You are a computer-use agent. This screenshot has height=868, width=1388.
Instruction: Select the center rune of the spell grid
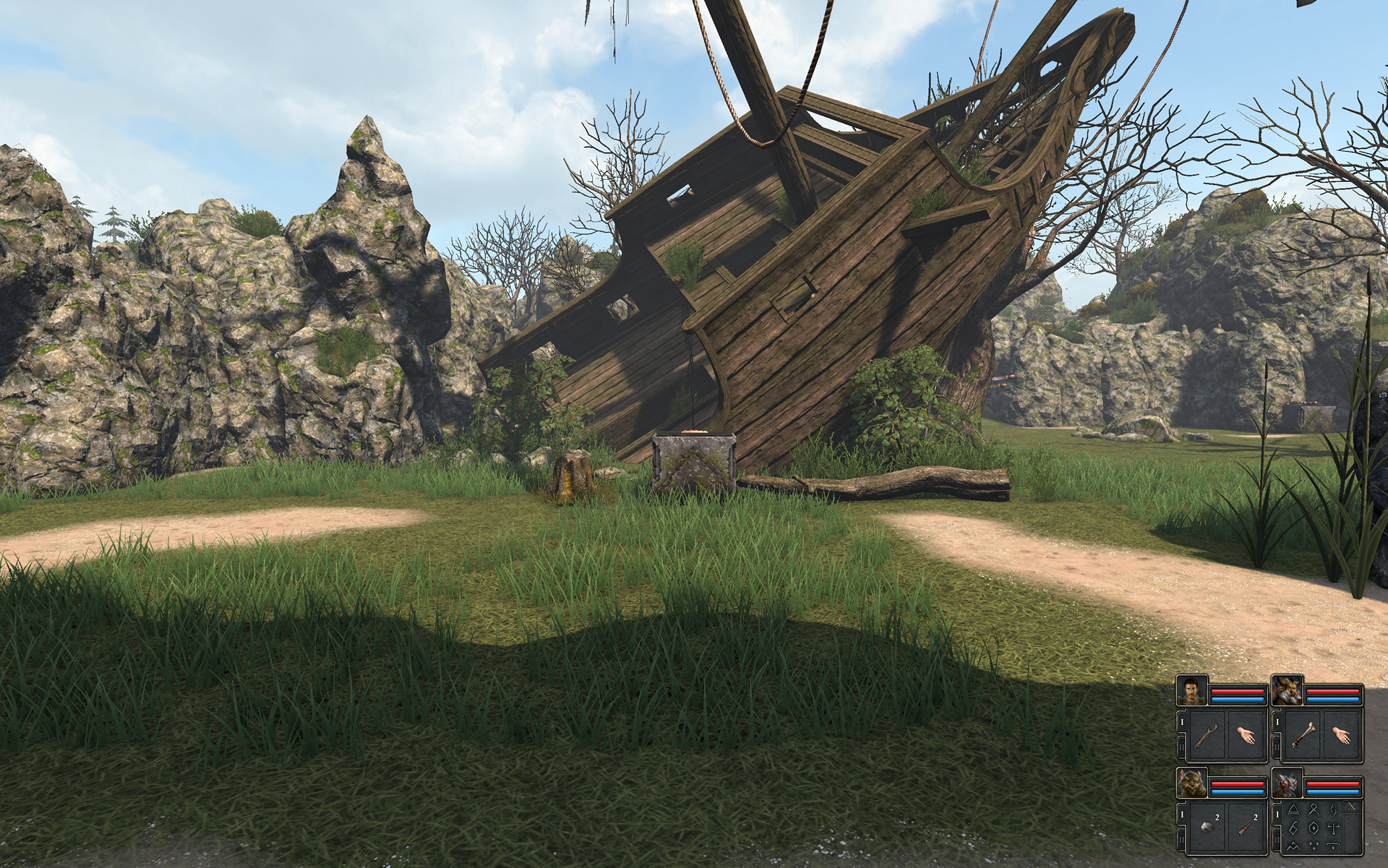pos(1313,826)
